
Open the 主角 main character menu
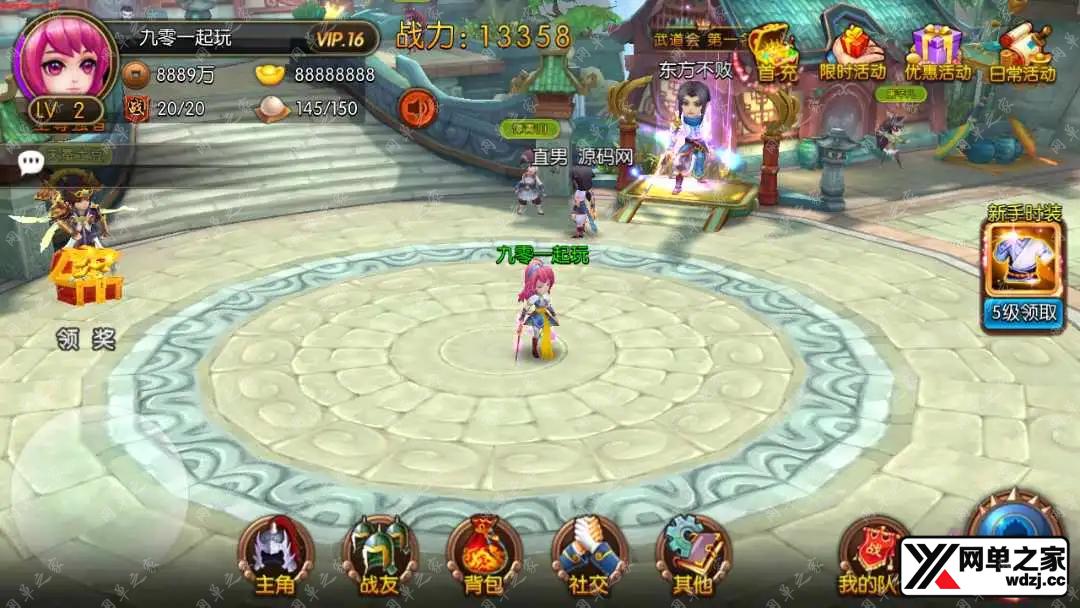coord(275,555)
